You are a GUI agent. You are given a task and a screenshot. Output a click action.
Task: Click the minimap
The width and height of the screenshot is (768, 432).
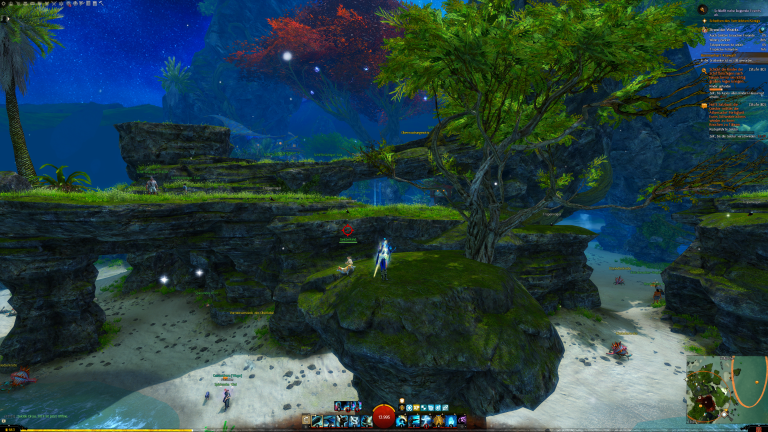[x=726, y=388]
